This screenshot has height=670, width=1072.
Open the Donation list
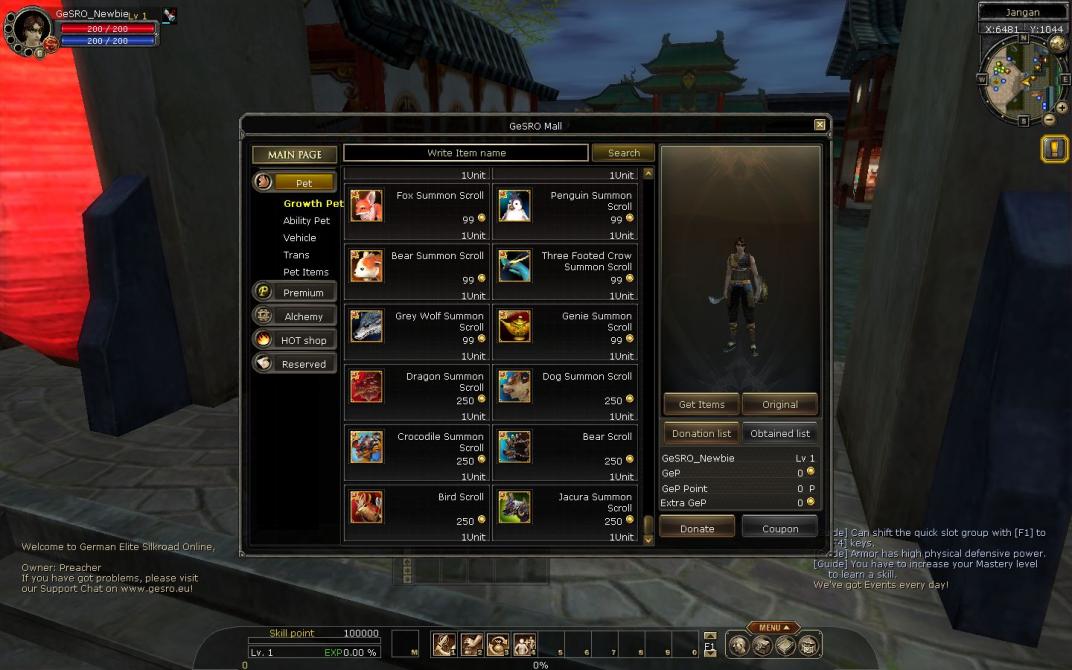(x=701, y=433)
